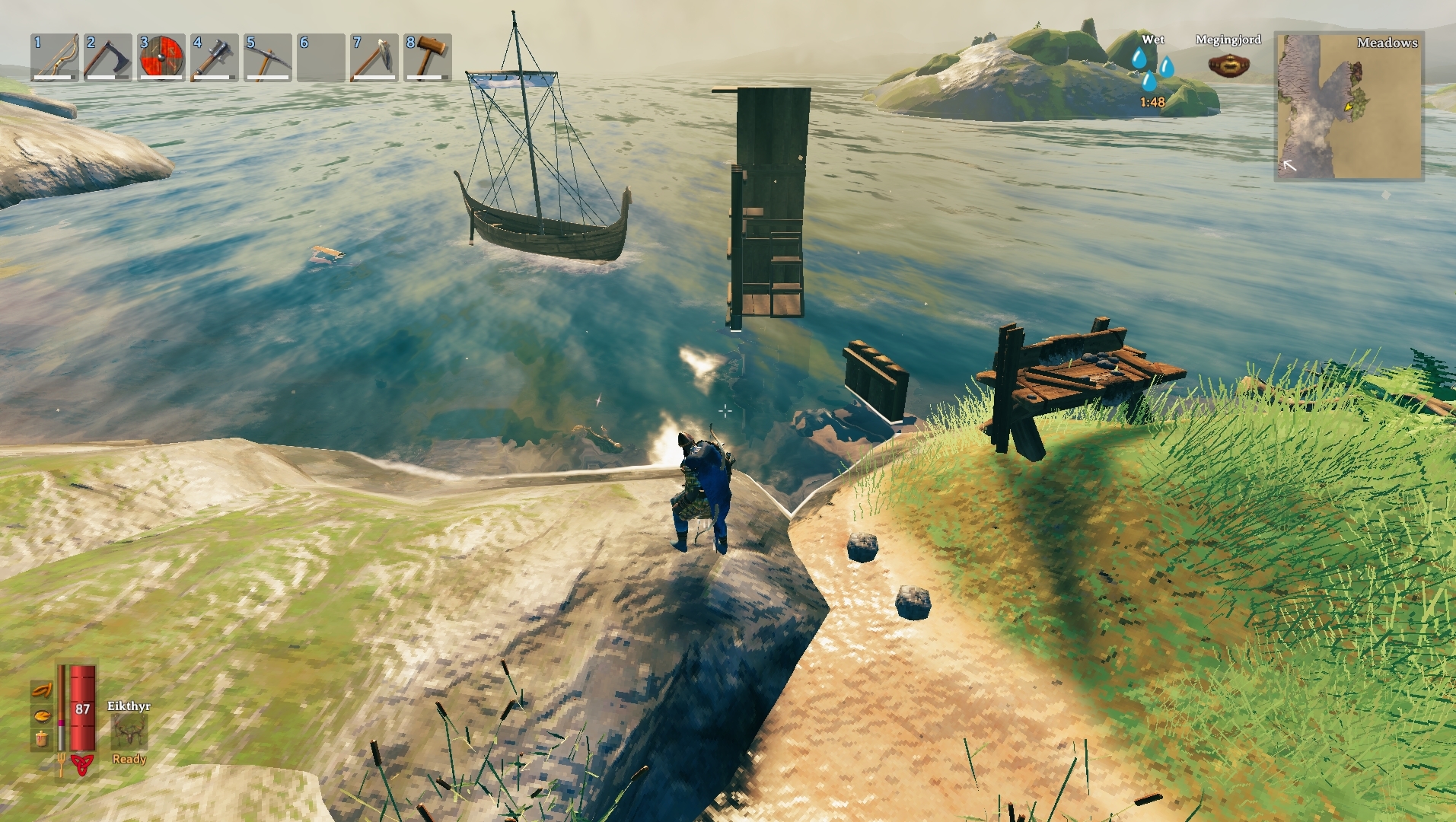Viewport: 1456px width, 822px height.
Task: Select the spiked mace in slot 4
Action: [215, 57]
